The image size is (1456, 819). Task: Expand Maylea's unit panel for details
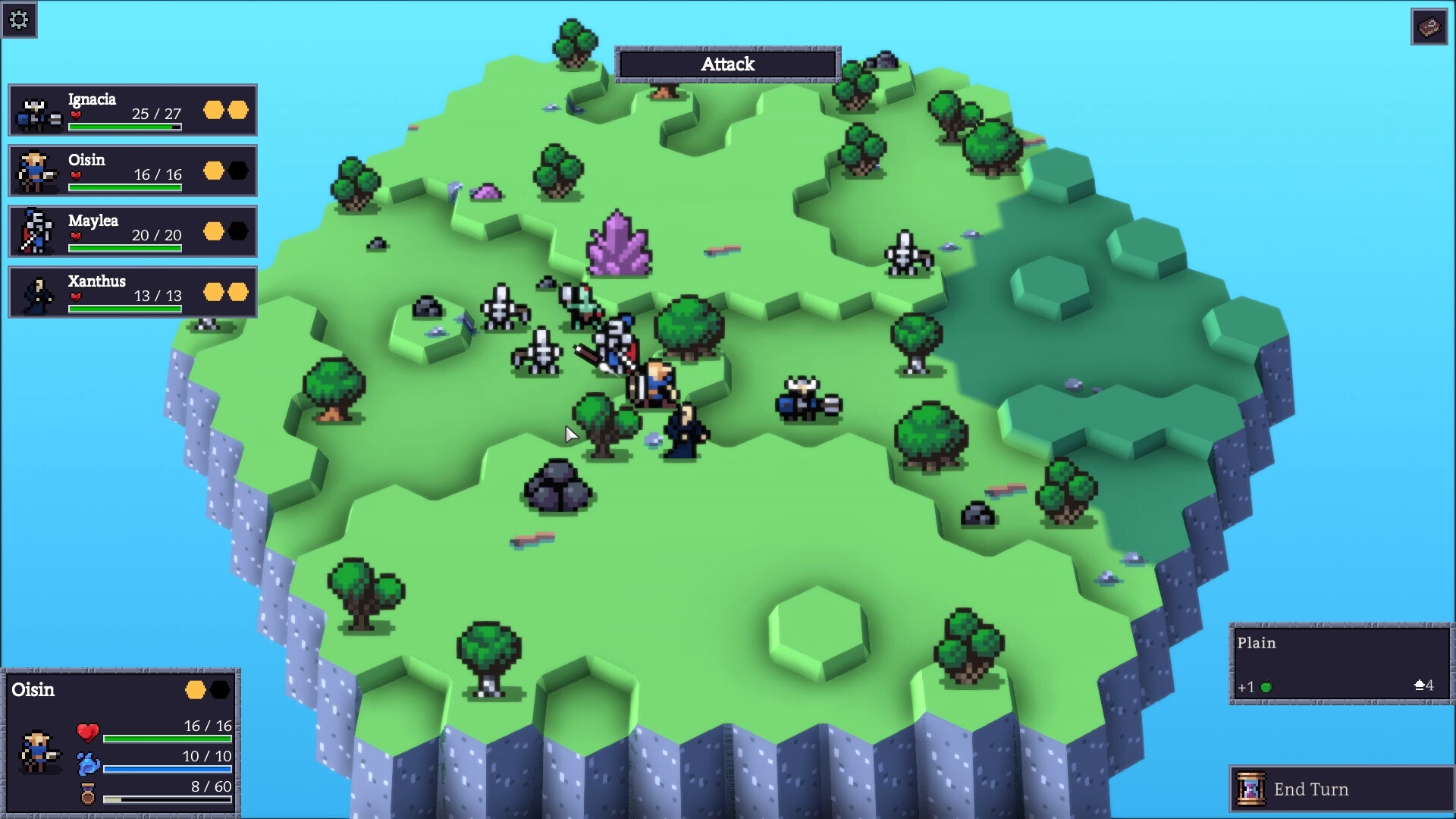(133, 232)
